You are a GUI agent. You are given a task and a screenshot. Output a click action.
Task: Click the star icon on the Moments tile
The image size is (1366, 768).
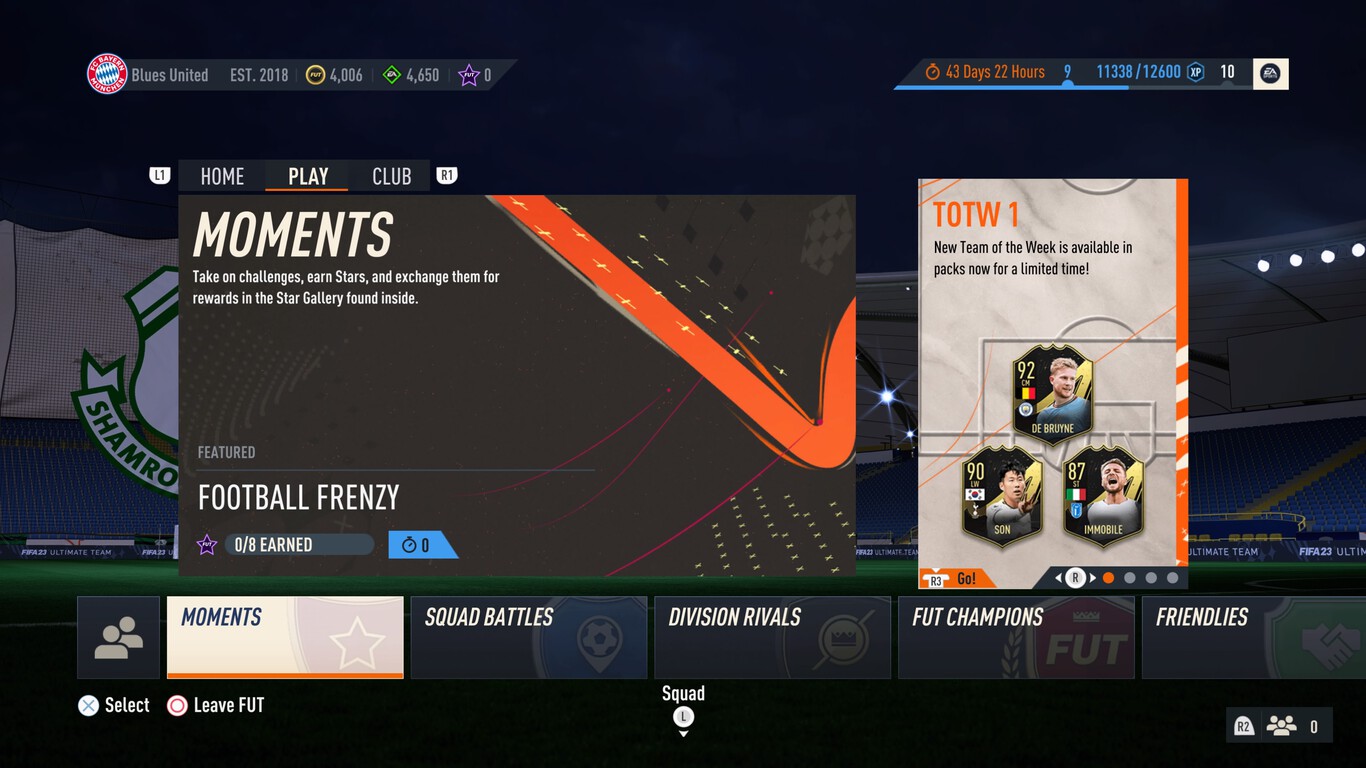tap(207, 544)
